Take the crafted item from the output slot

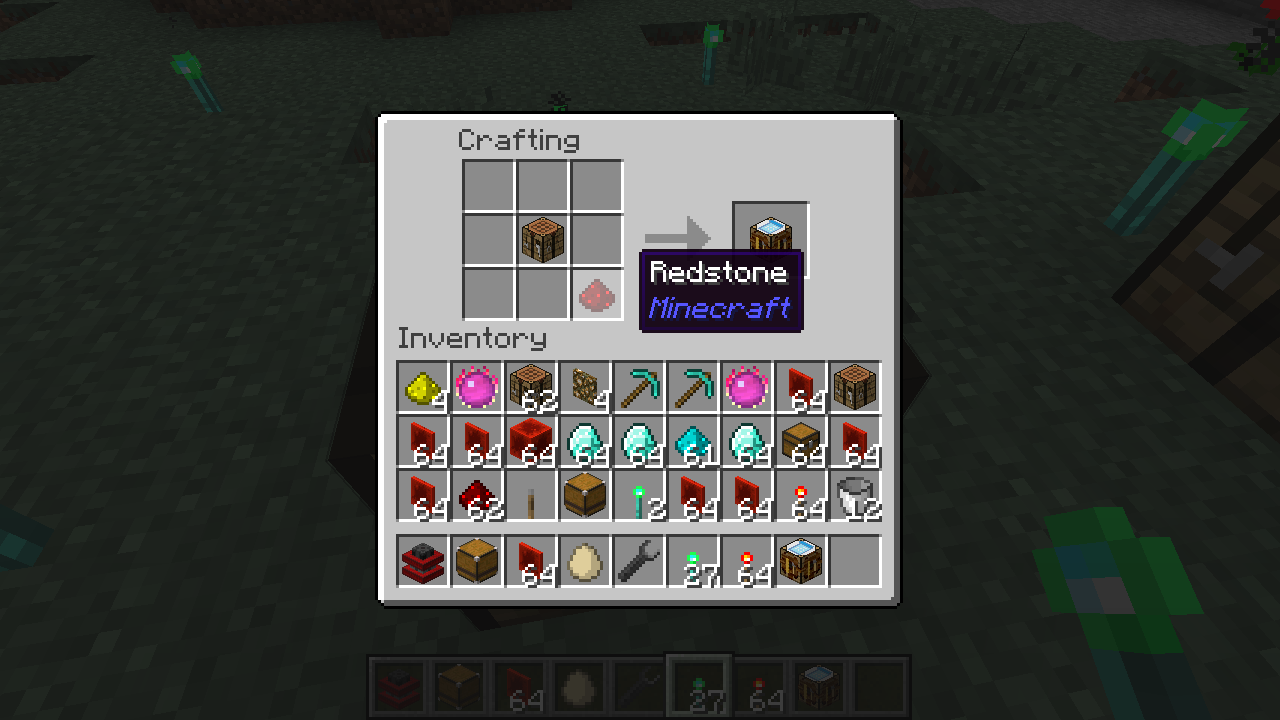coord(770,236)
